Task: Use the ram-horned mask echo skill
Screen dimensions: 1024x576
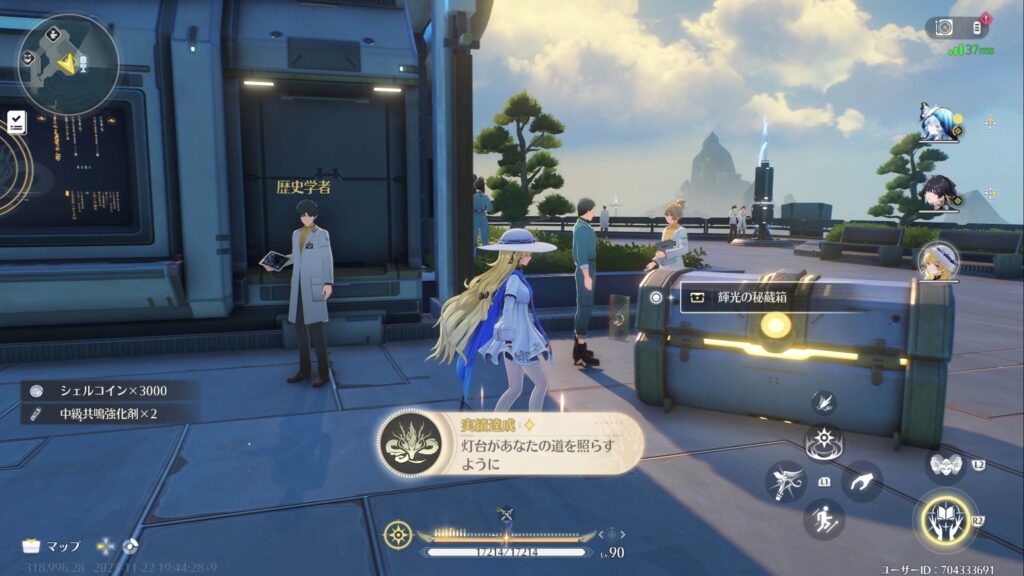Action: [x=945, y=464]
